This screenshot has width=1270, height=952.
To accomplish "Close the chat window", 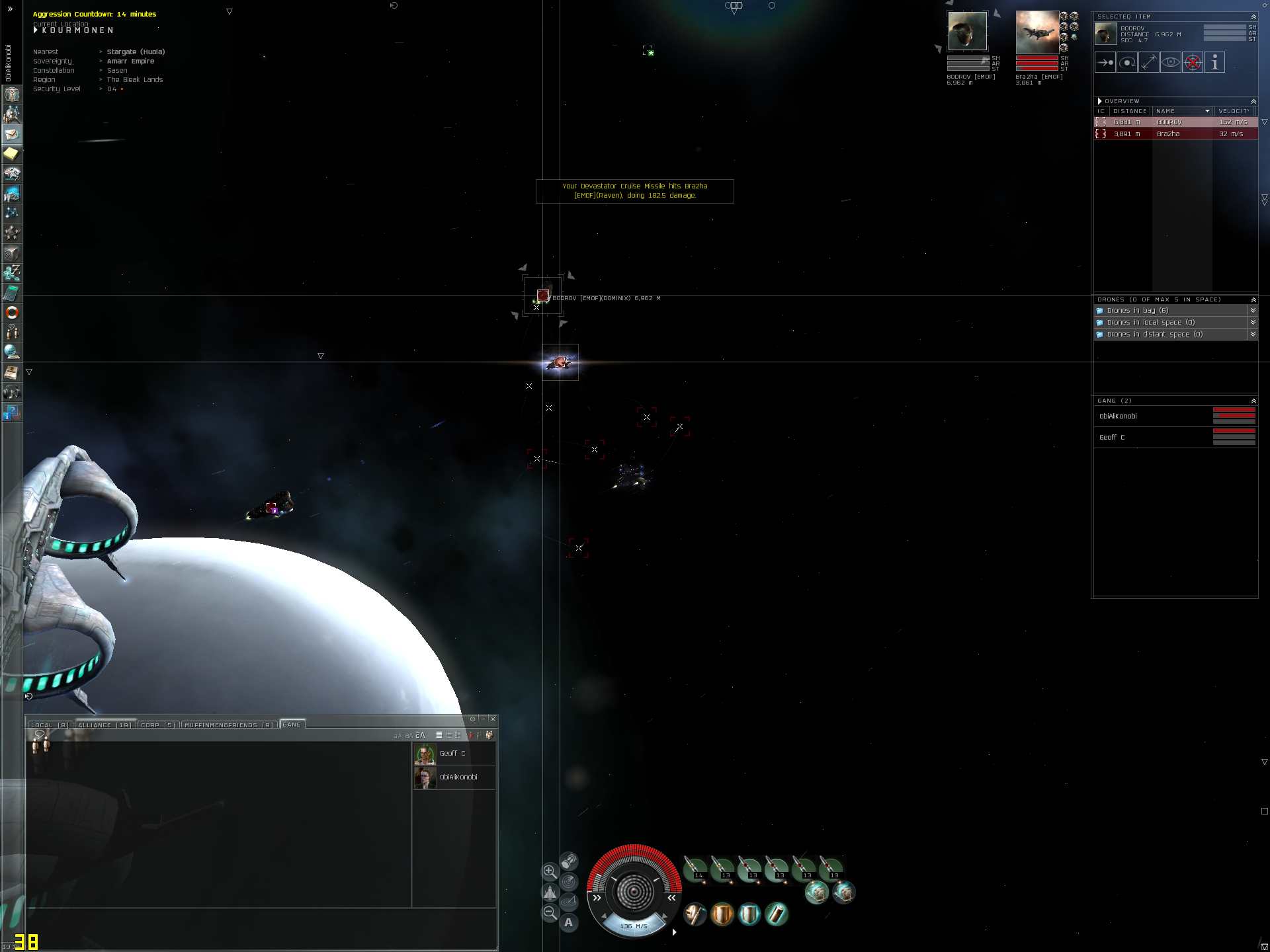I will 493,719.
